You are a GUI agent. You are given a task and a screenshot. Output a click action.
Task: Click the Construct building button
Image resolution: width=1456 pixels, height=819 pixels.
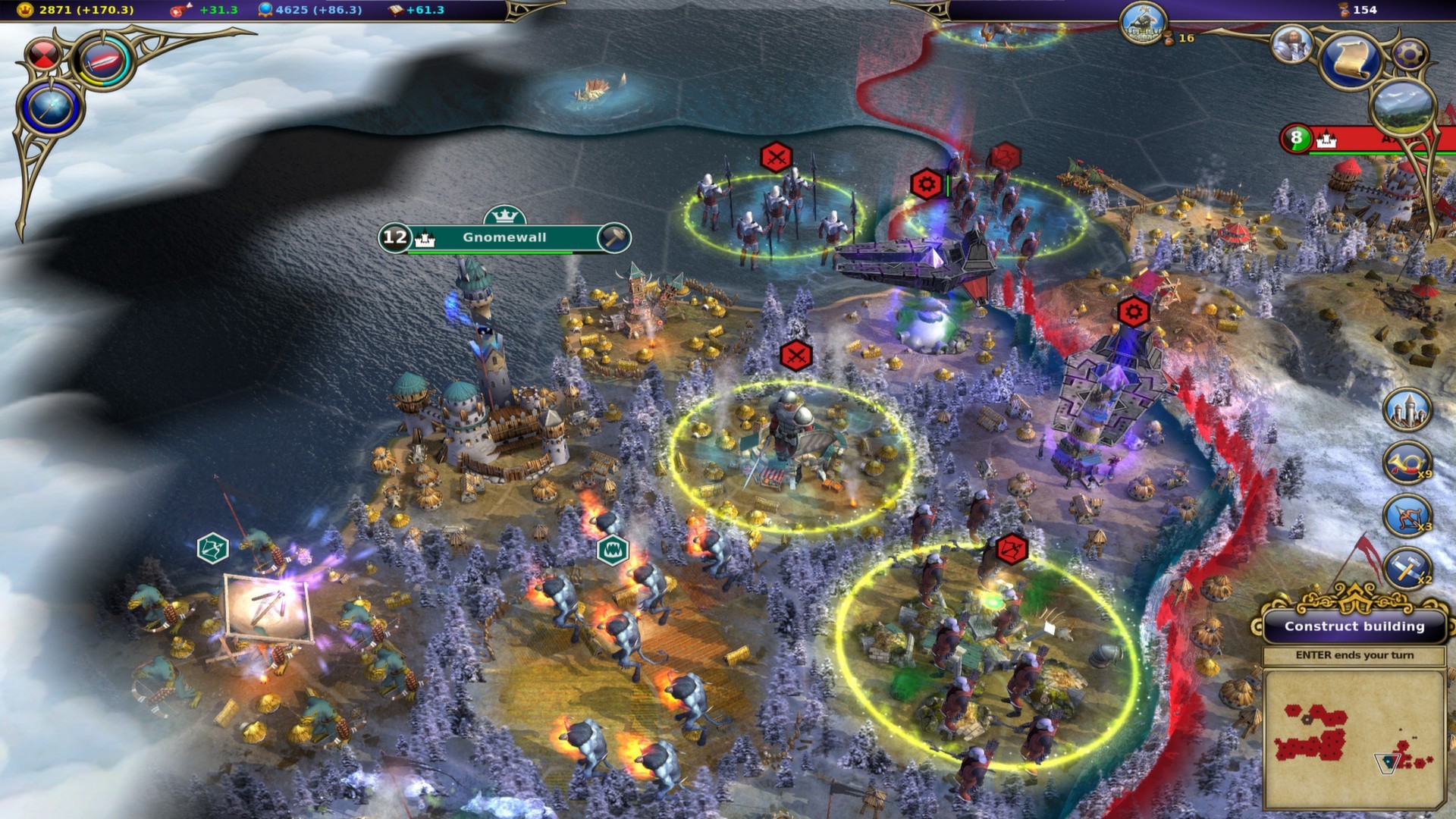1354,626
